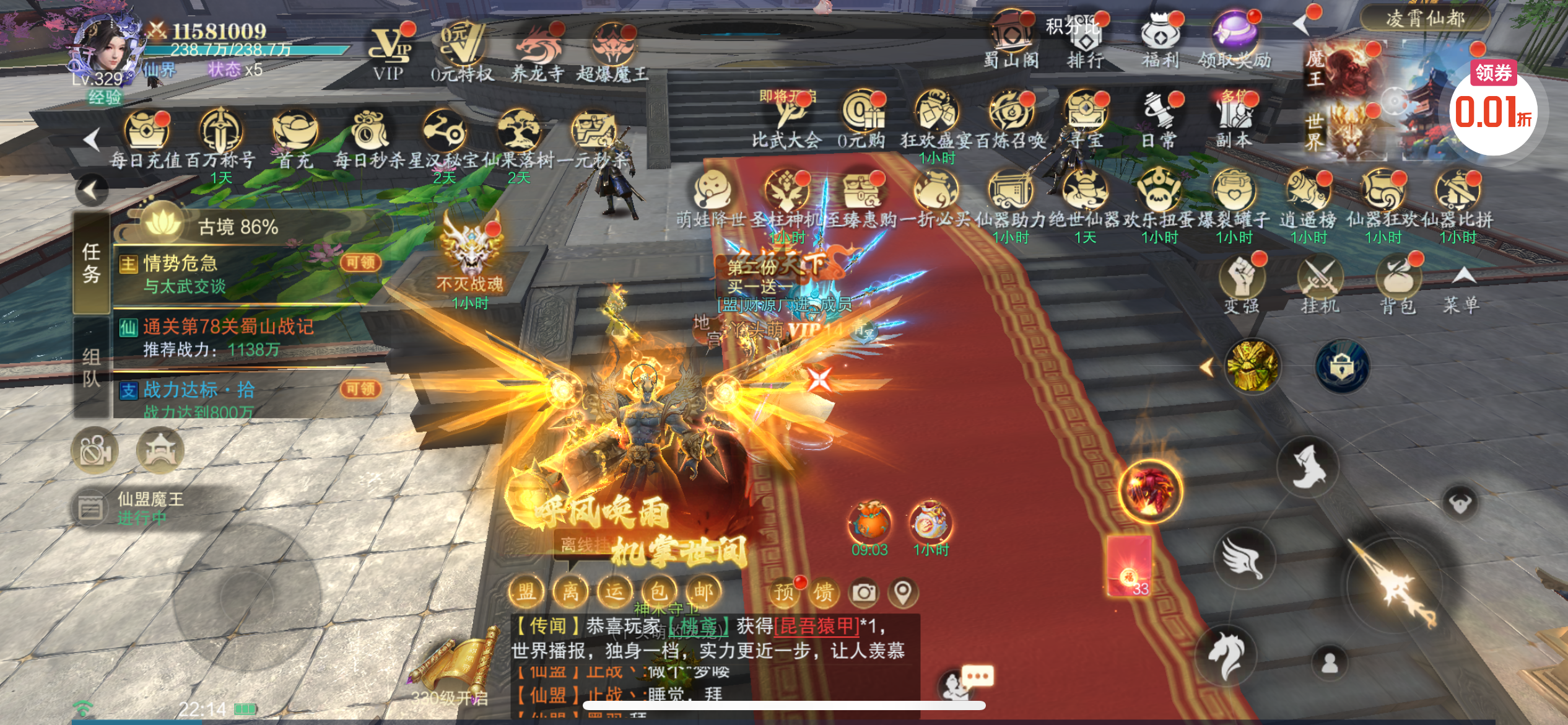
Task: Toggle 挂机 auto-battle
Action: [x=1320, y=284]
